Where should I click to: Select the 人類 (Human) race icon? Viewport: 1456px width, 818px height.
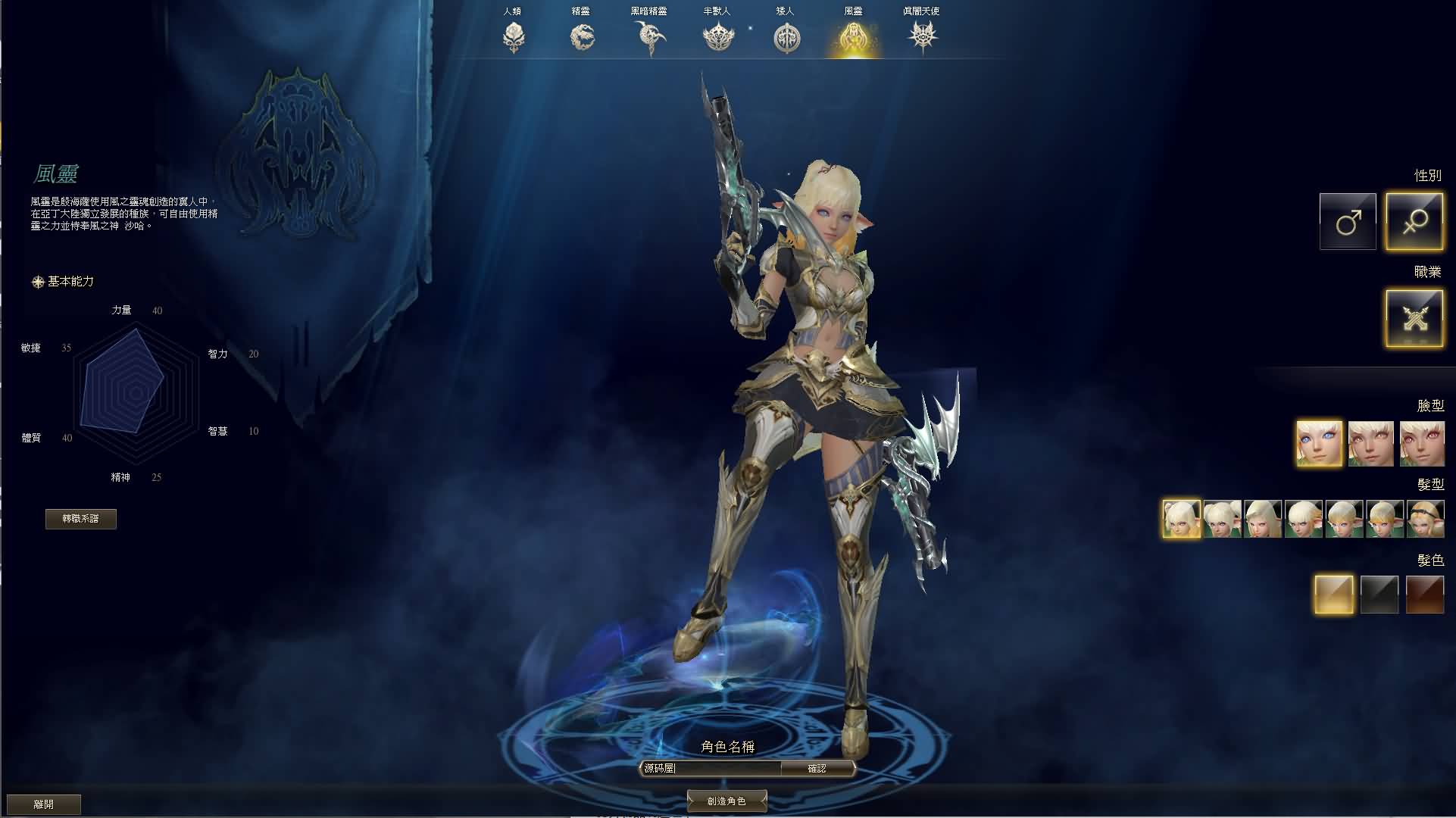pyautogui.click(x=515, y=36)
